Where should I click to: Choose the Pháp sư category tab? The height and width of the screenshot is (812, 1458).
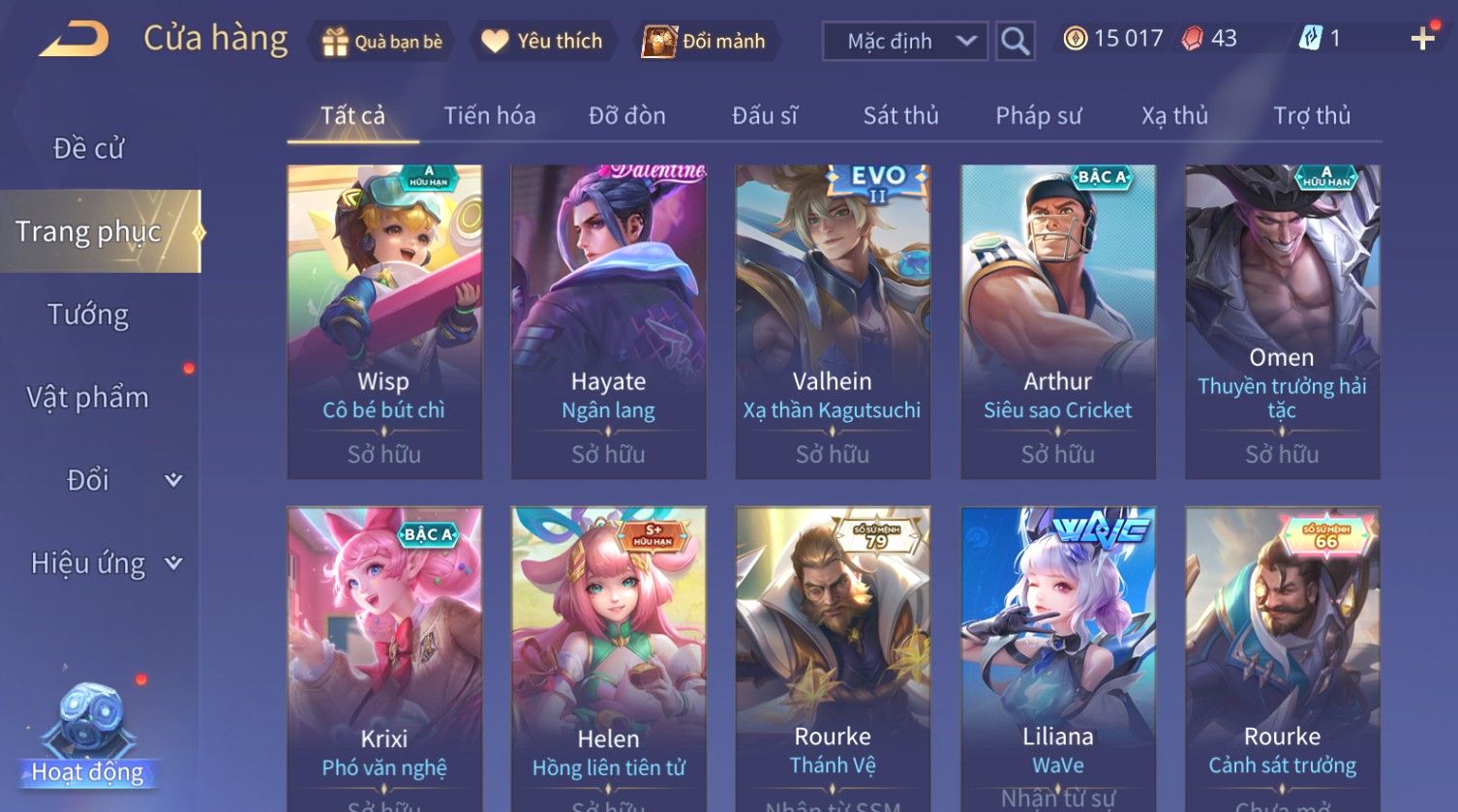(x=1038, y=116)
